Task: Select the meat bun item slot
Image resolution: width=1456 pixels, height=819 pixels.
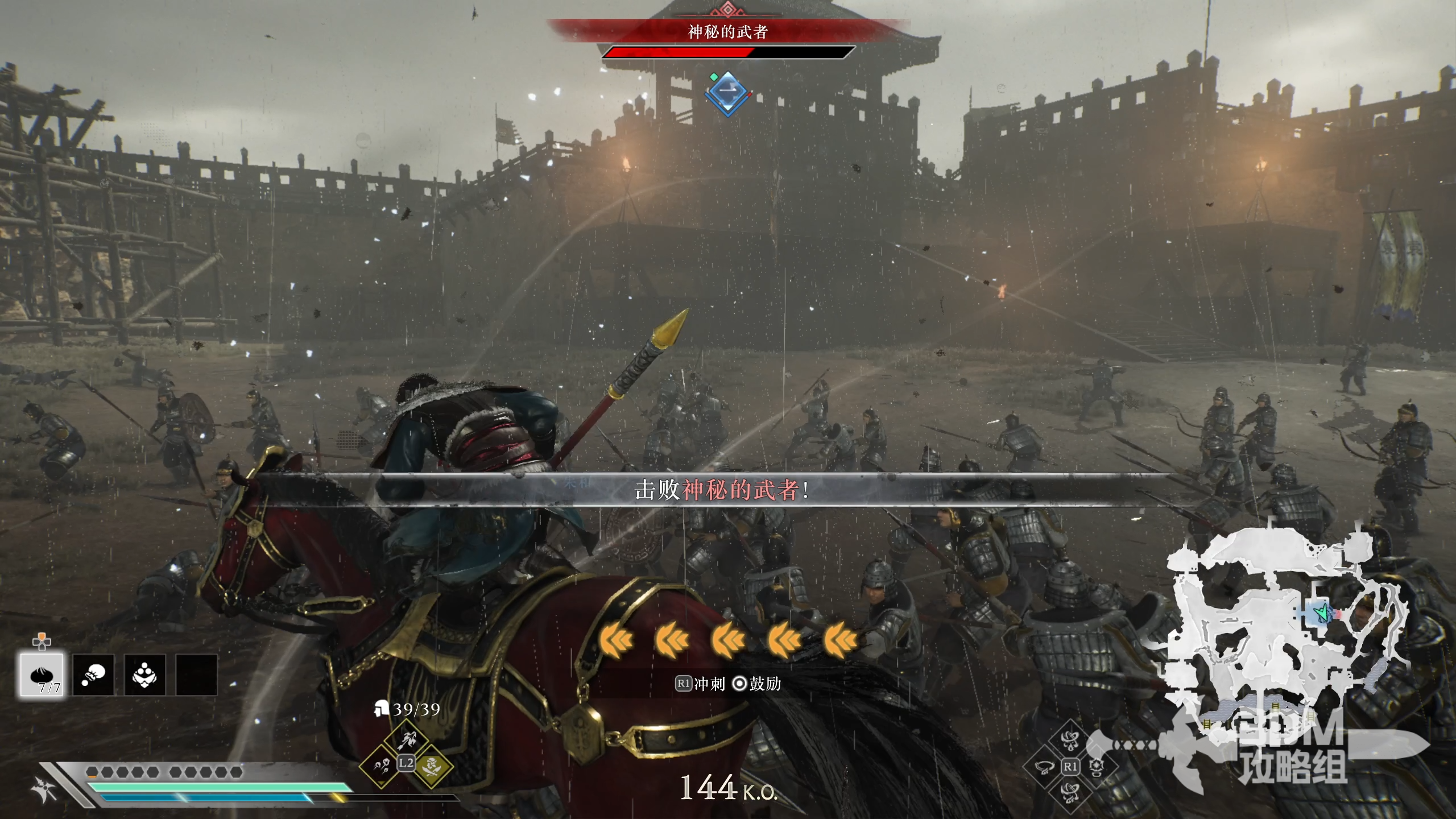Action: coord(42,675)
